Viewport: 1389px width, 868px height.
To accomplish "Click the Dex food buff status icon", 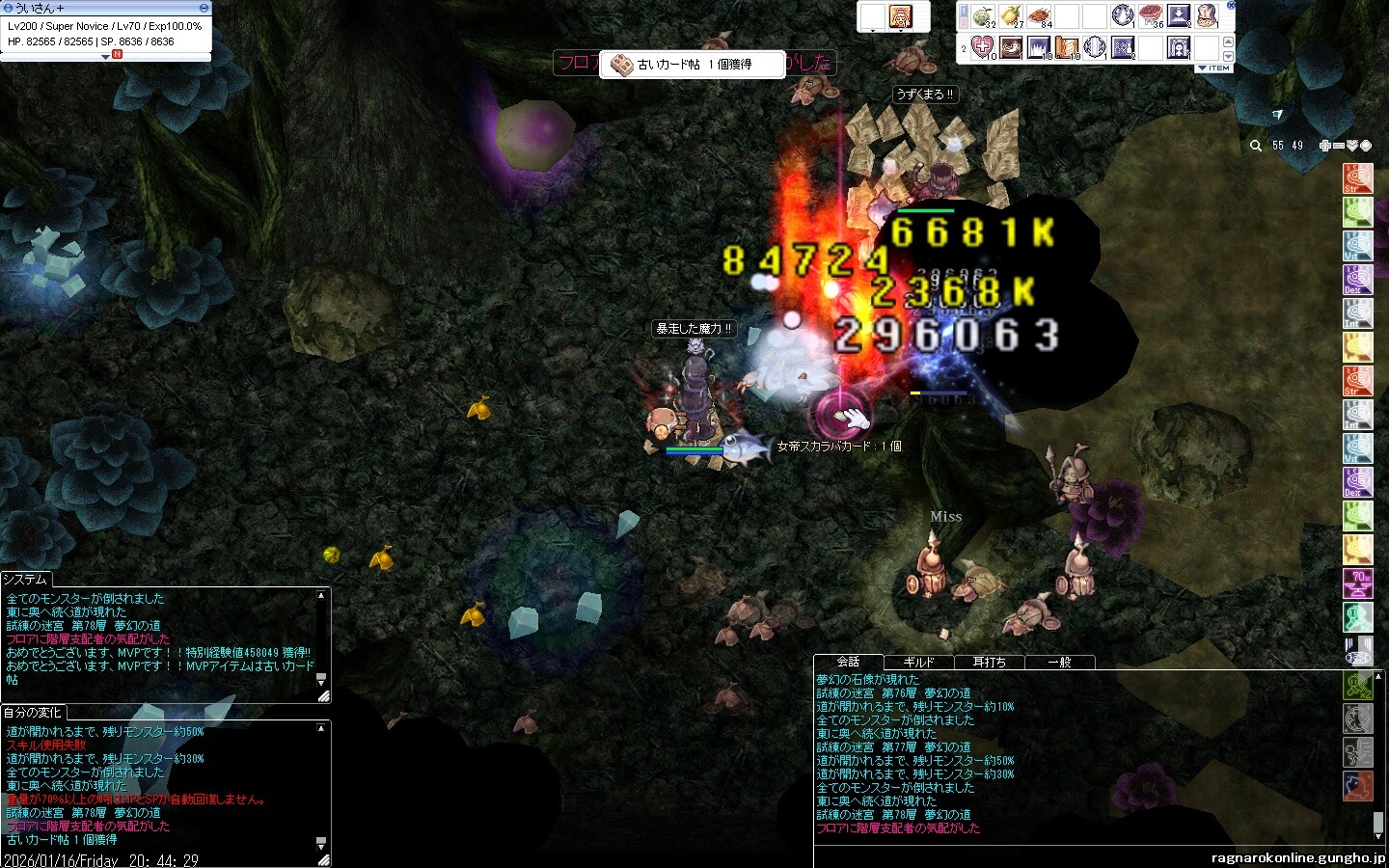I will (x=1357, y=280).
